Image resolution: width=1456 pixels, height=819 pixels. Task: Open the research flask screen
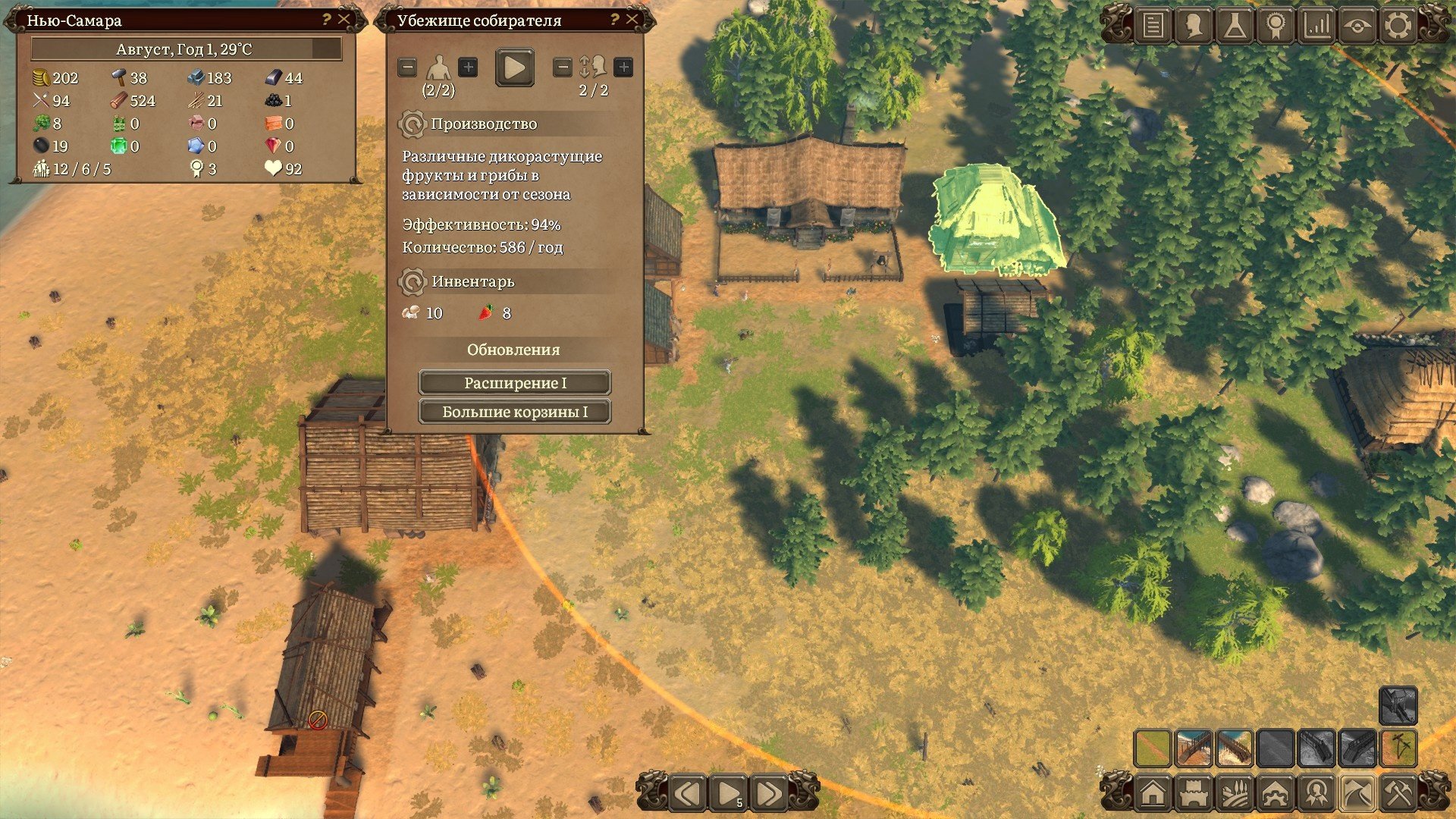coord(1235,26)
